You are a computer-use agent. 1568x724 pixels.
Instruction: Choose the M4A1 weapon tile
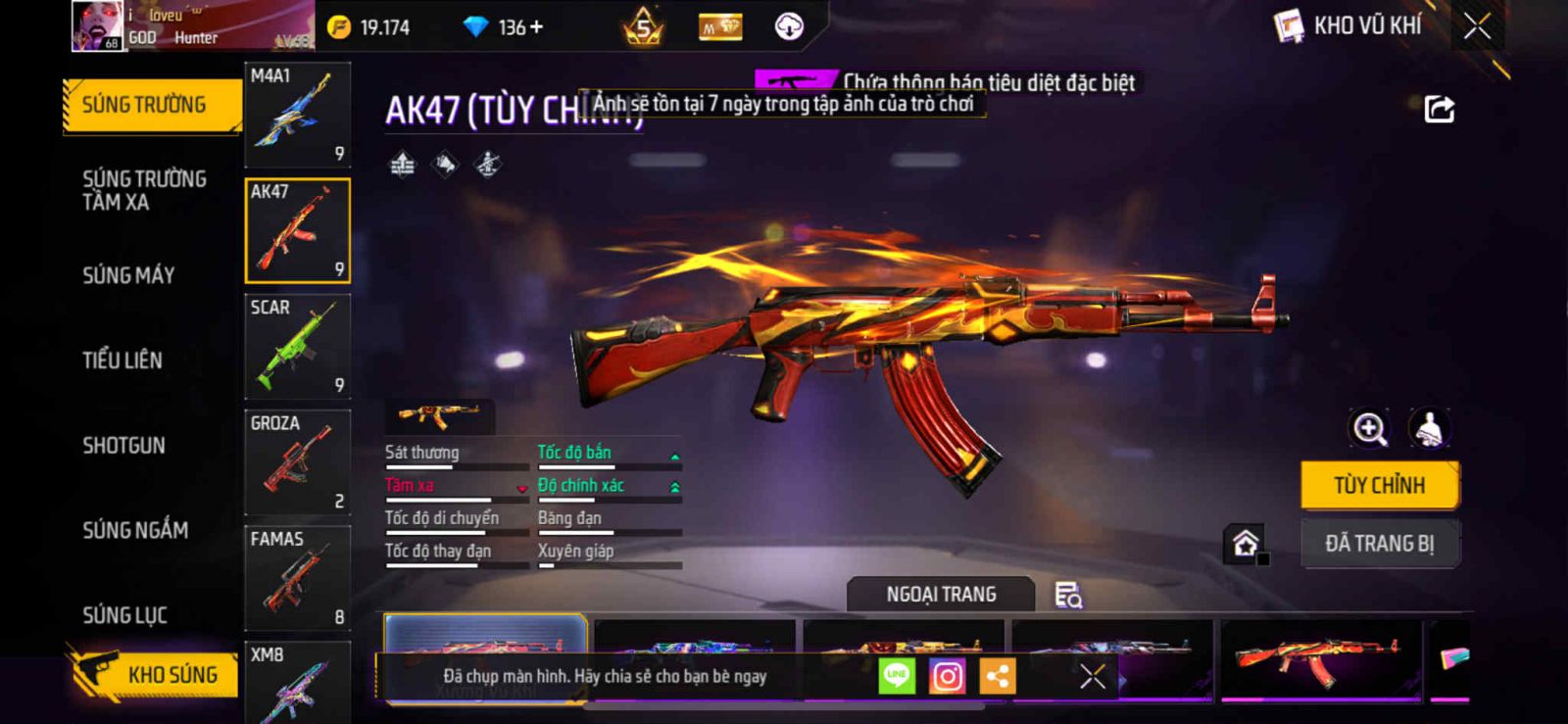297,115
